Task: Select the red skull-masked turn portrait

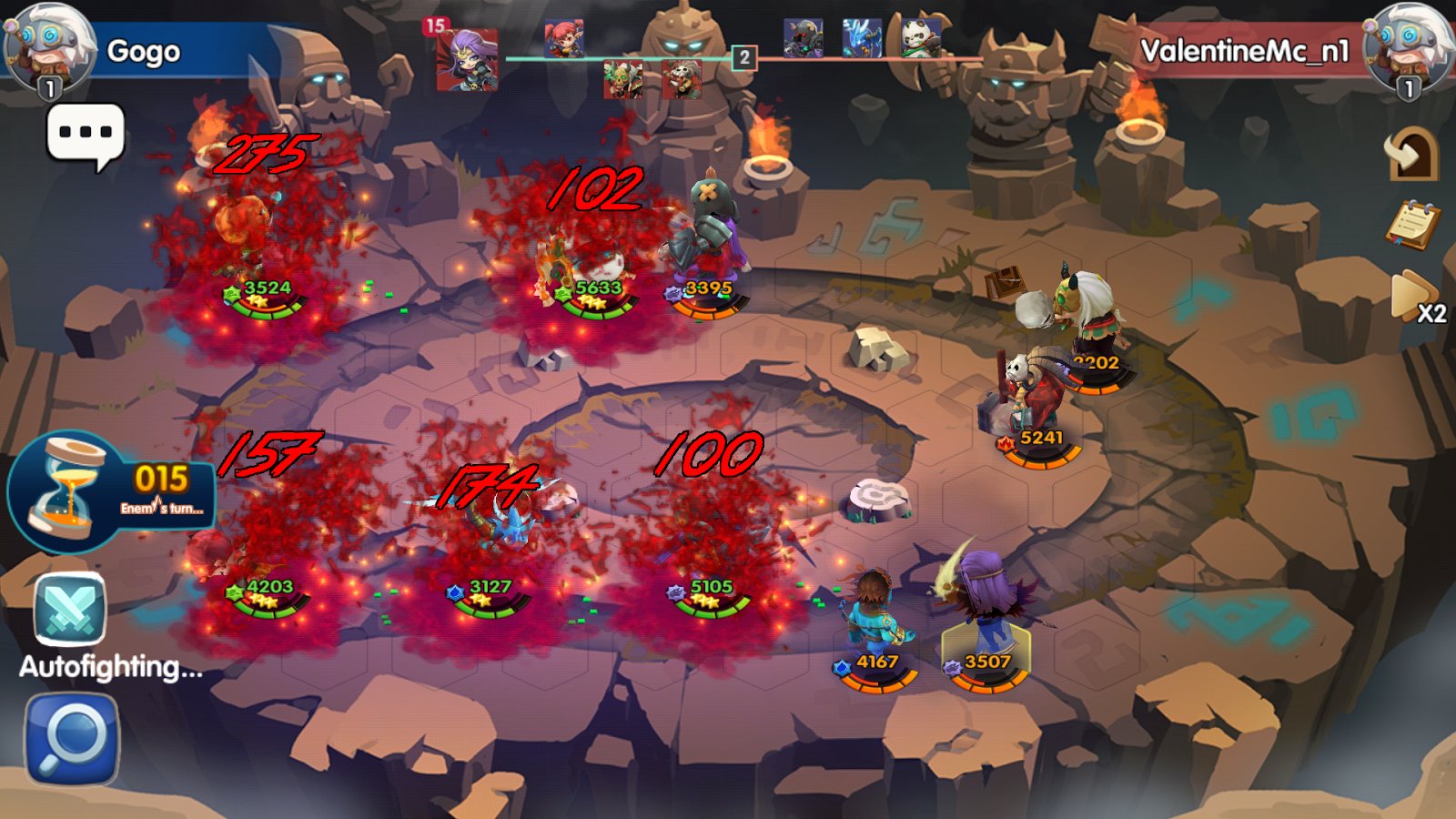Action: click(x=682, y=80)
